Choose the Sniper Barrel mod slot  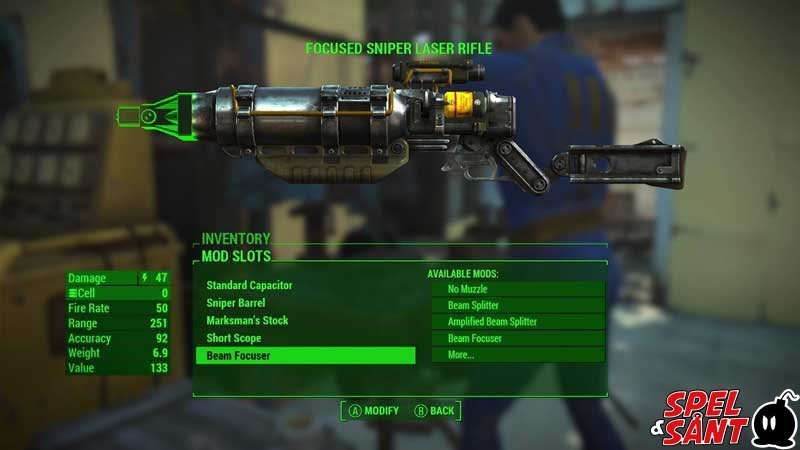[236, 302]
